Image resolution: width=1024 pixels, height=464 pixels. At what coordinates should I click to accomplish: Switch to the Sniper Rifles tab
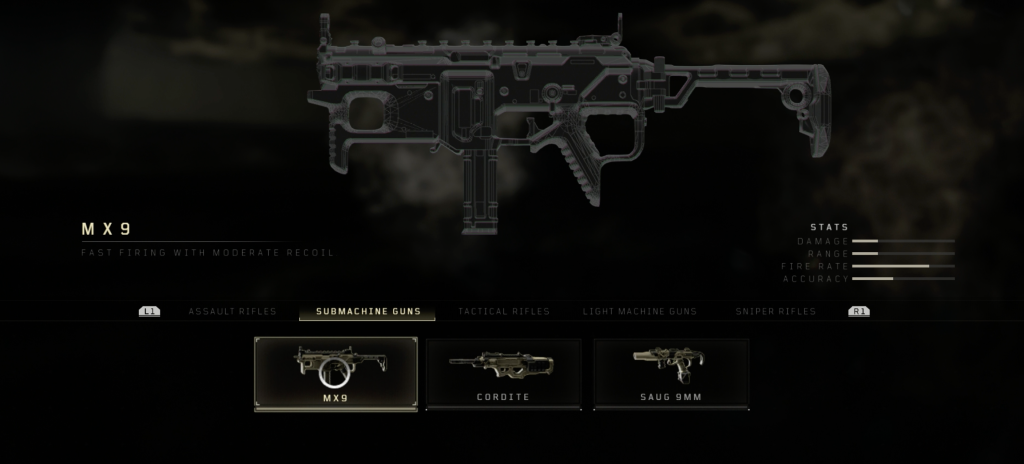(775, 312)
